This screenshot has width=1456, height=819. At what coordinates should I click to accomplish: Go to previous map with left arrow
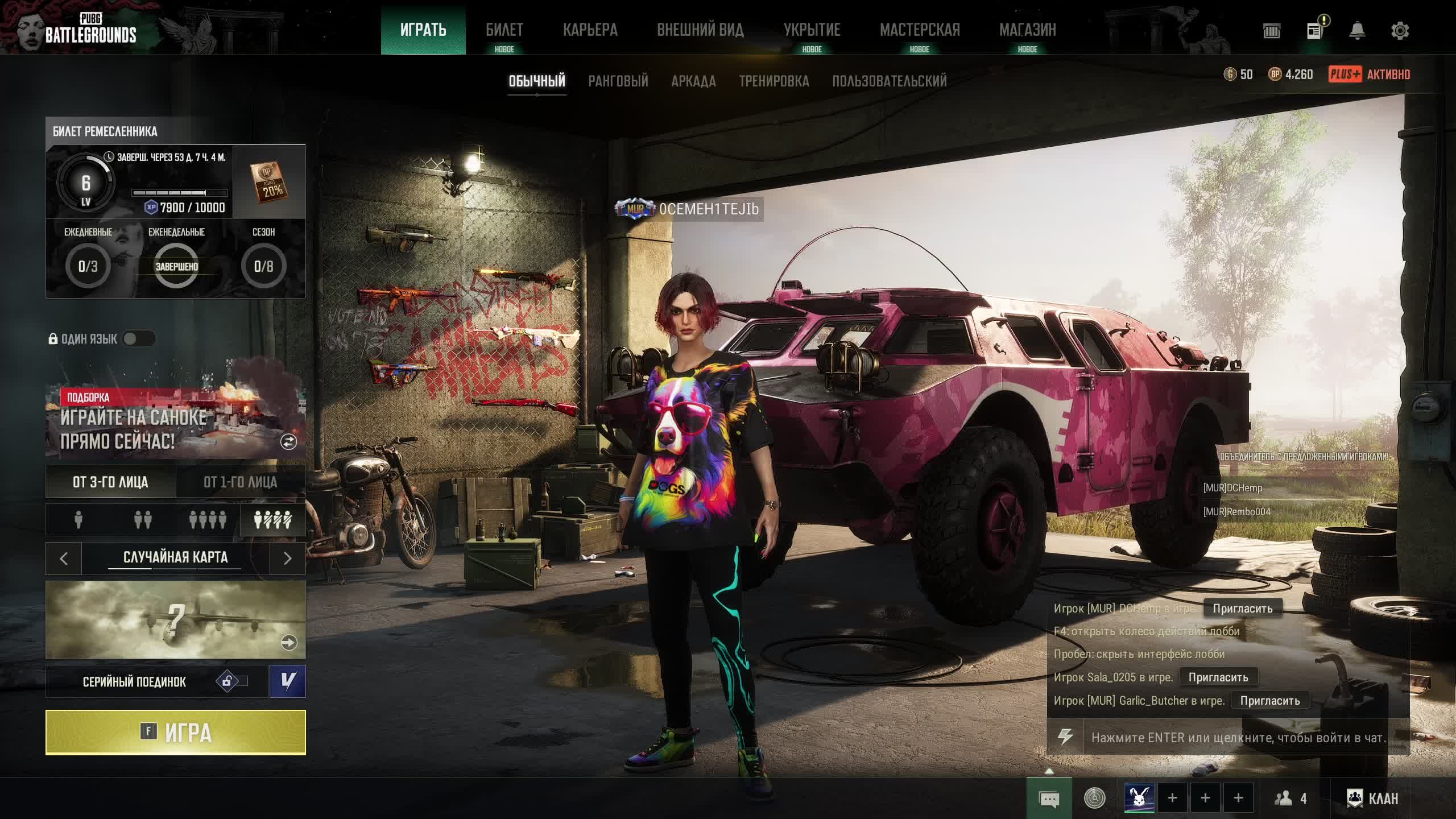click(64, 559)
